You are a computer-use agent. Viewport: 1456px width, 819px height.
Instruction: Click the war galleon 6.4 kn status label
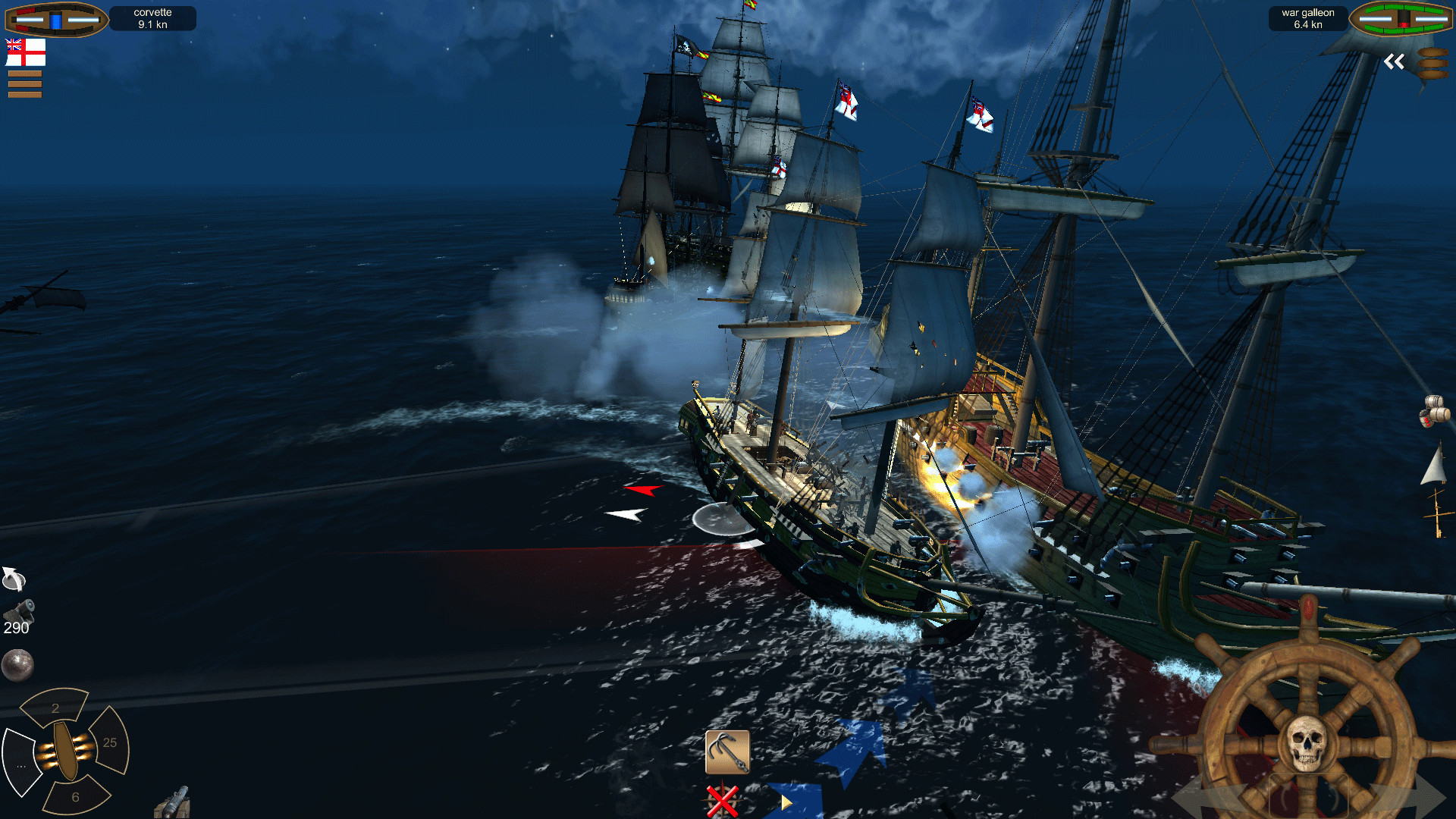(x=1307, y=17)
